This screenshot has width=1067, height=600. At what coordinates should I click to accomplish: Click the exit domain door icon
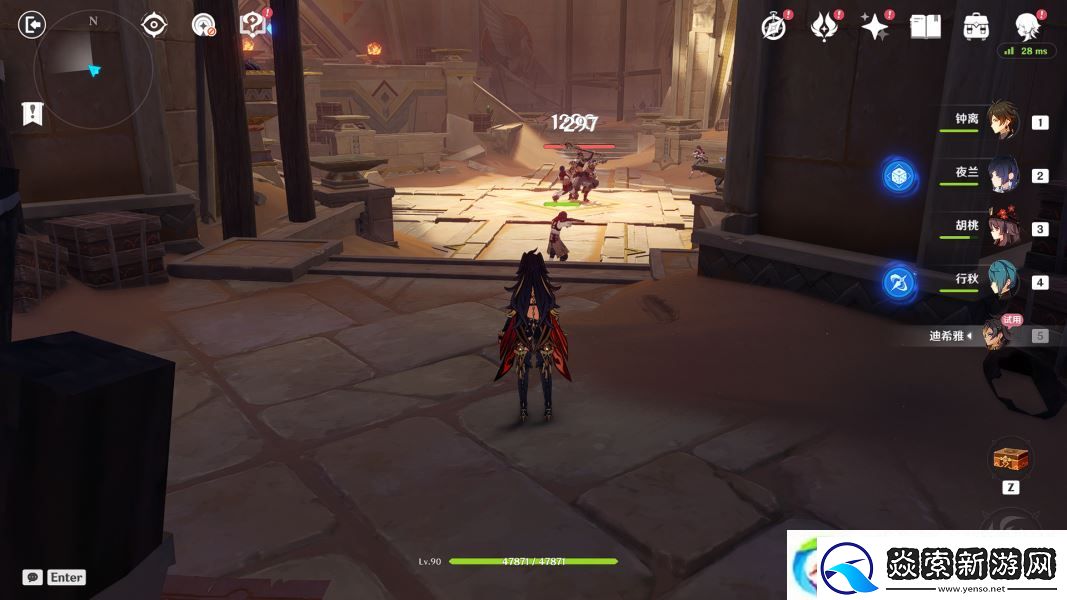(33, 25)
